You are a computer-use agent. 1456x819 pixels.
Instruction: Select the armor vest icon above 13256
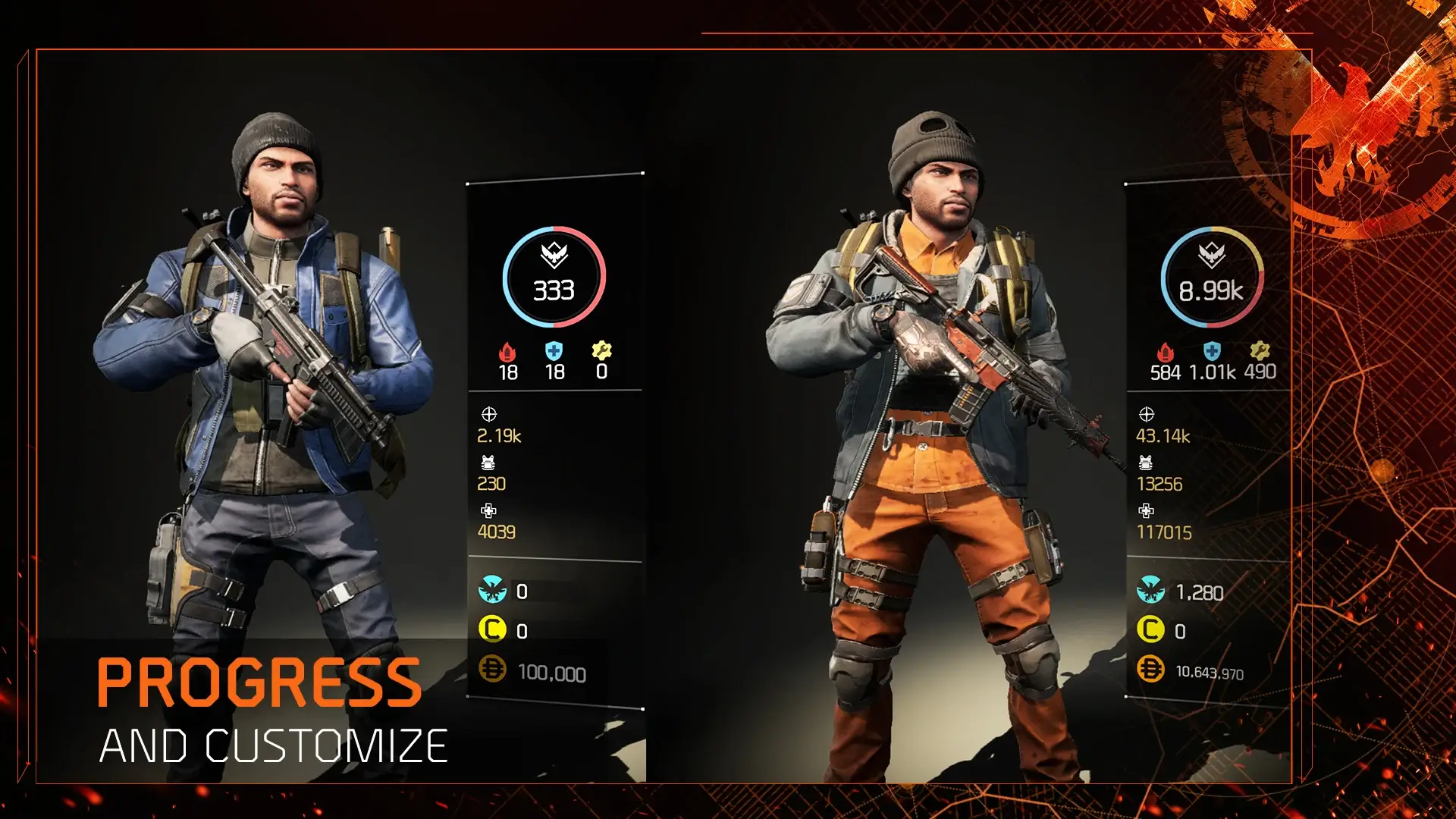click(1147, 463)
